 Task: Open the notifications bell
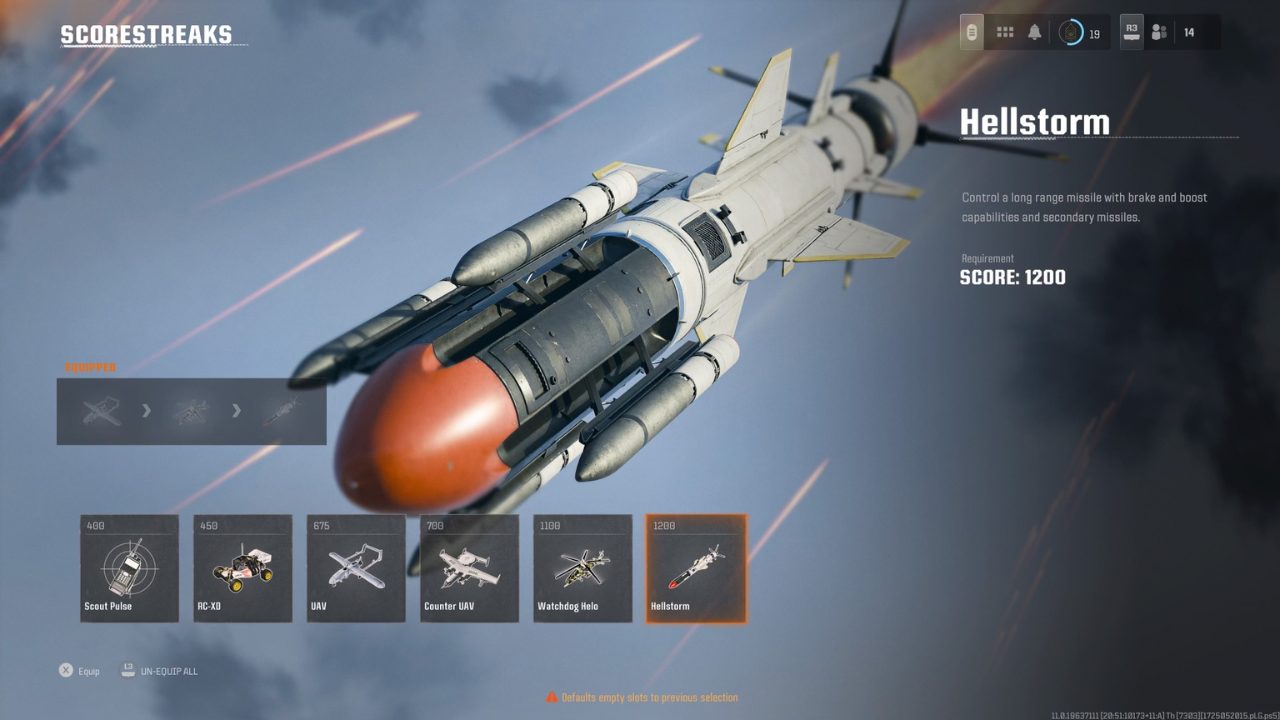pos(1034,31)
